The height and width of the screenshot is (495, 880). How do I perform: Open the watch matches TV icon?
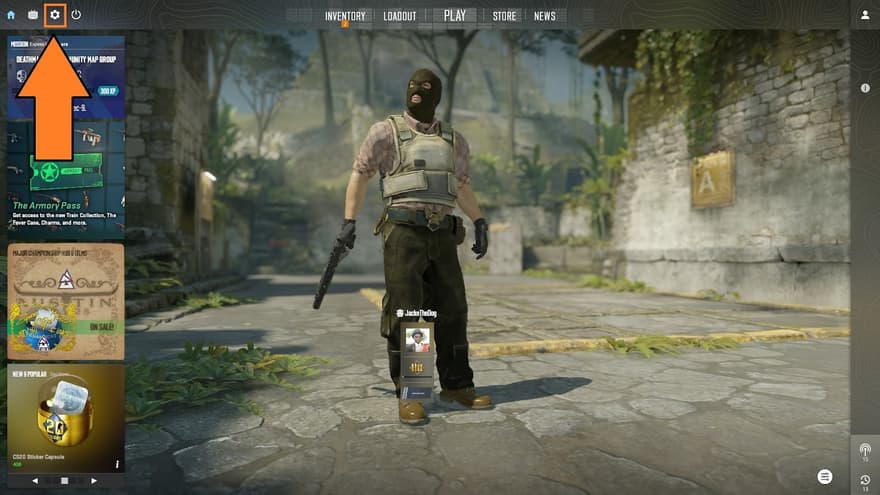click(33, 15)
